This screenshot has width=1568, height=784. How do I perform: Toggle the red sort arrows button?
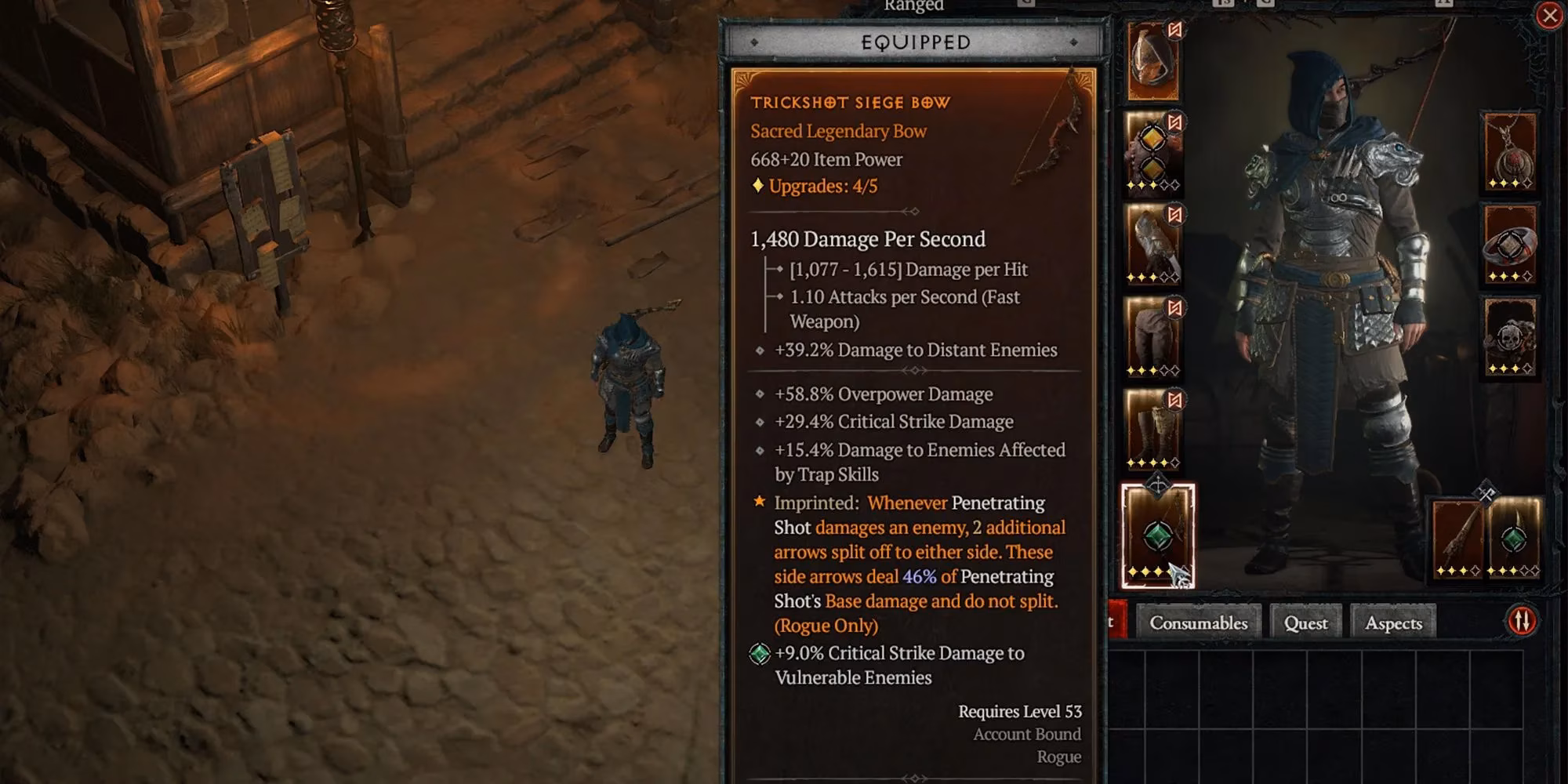coord(1522,620)
